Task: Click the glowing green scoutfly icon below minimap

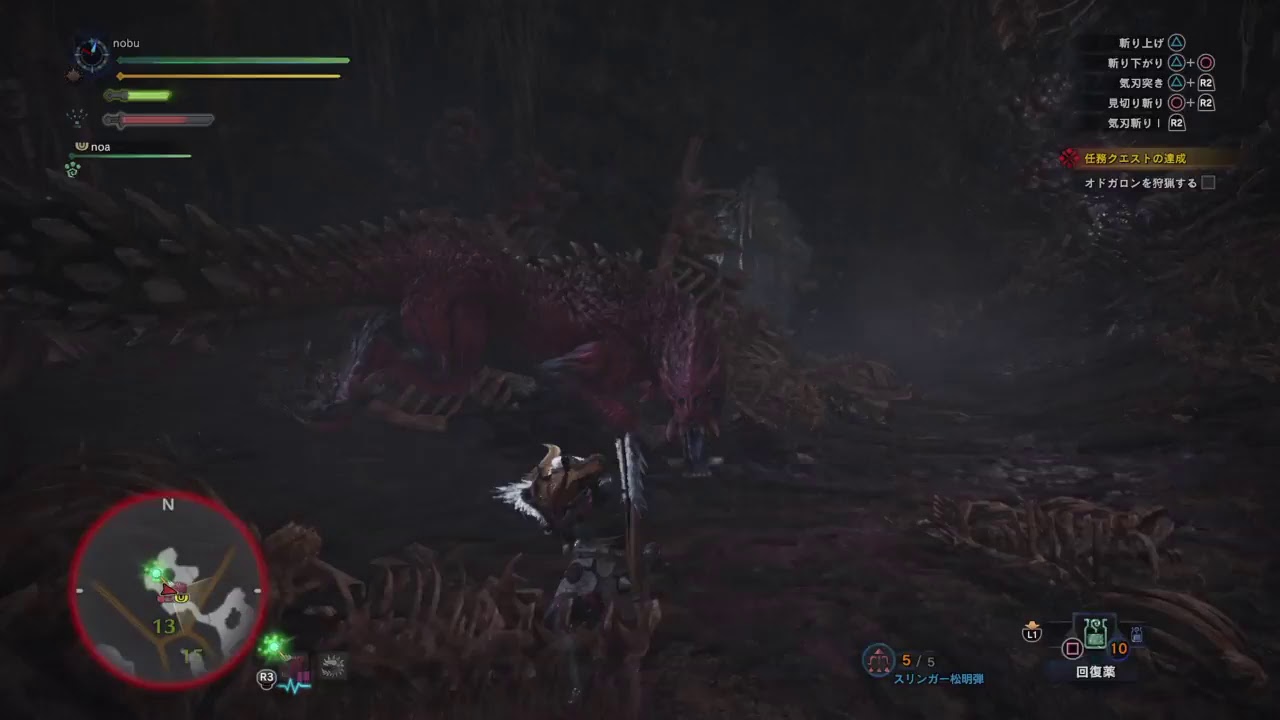Action: point(274,647)
